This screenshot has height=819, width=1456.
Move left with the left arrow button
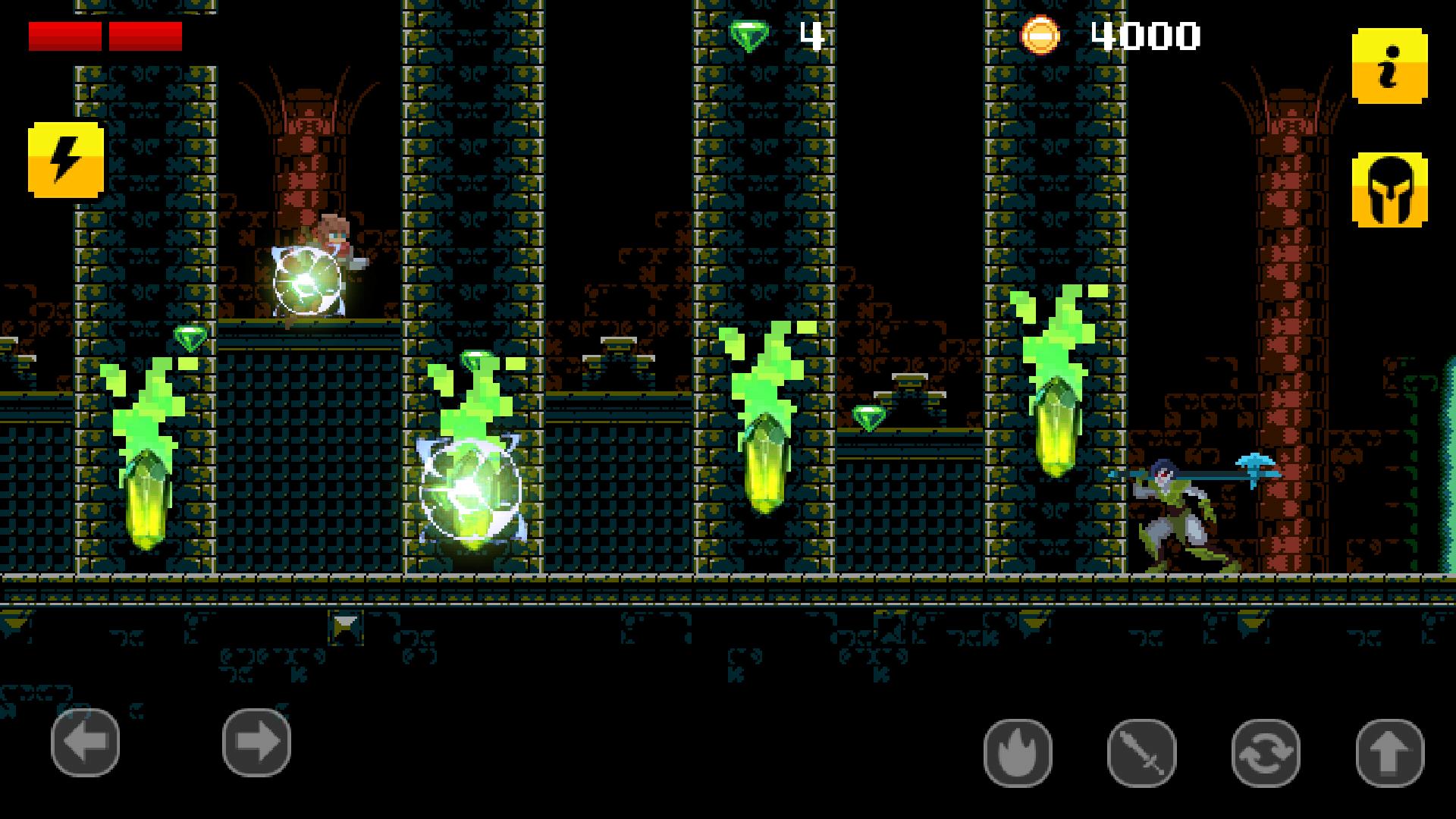pyautogui.click(x=85, y=742)
